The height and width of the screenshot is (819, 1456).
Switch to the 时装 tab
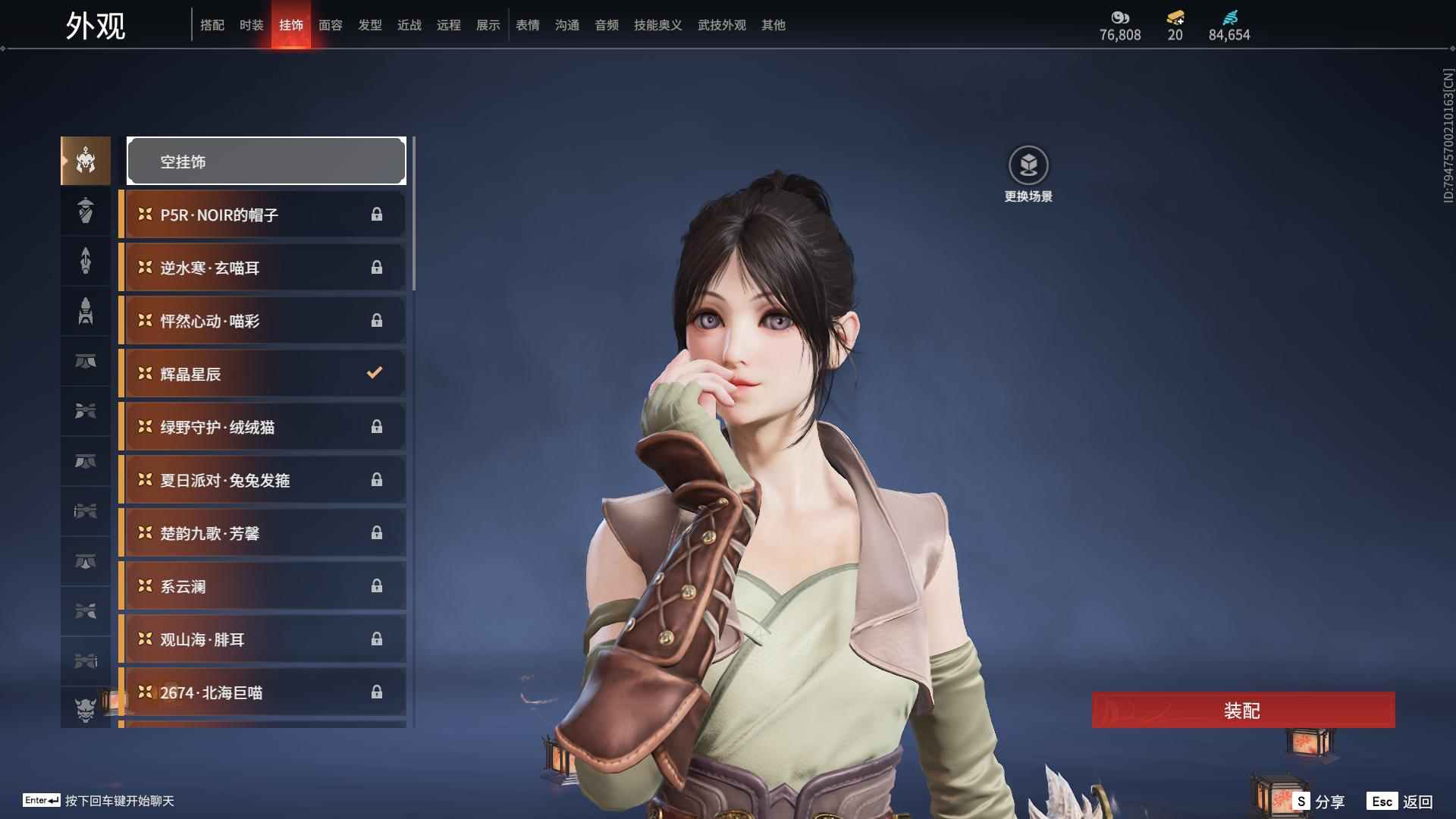point(251,25)
